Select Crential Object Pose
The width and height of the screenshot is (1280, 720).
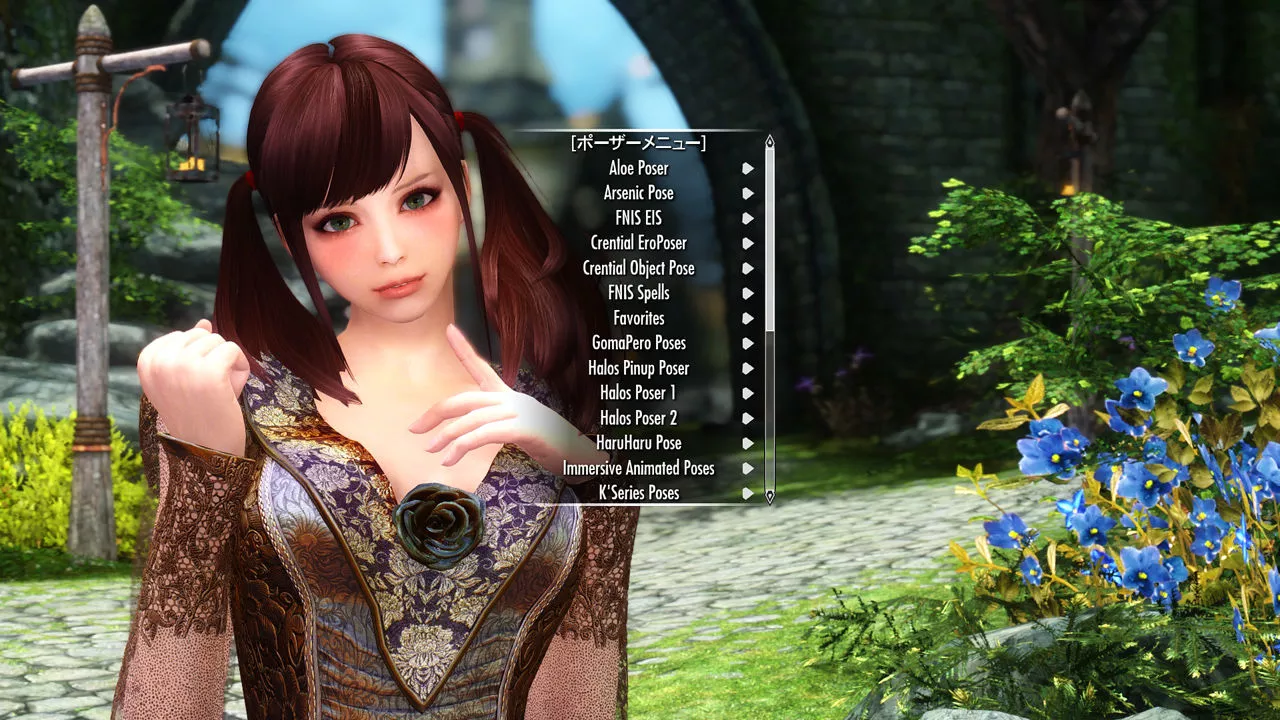click(638, 268)
